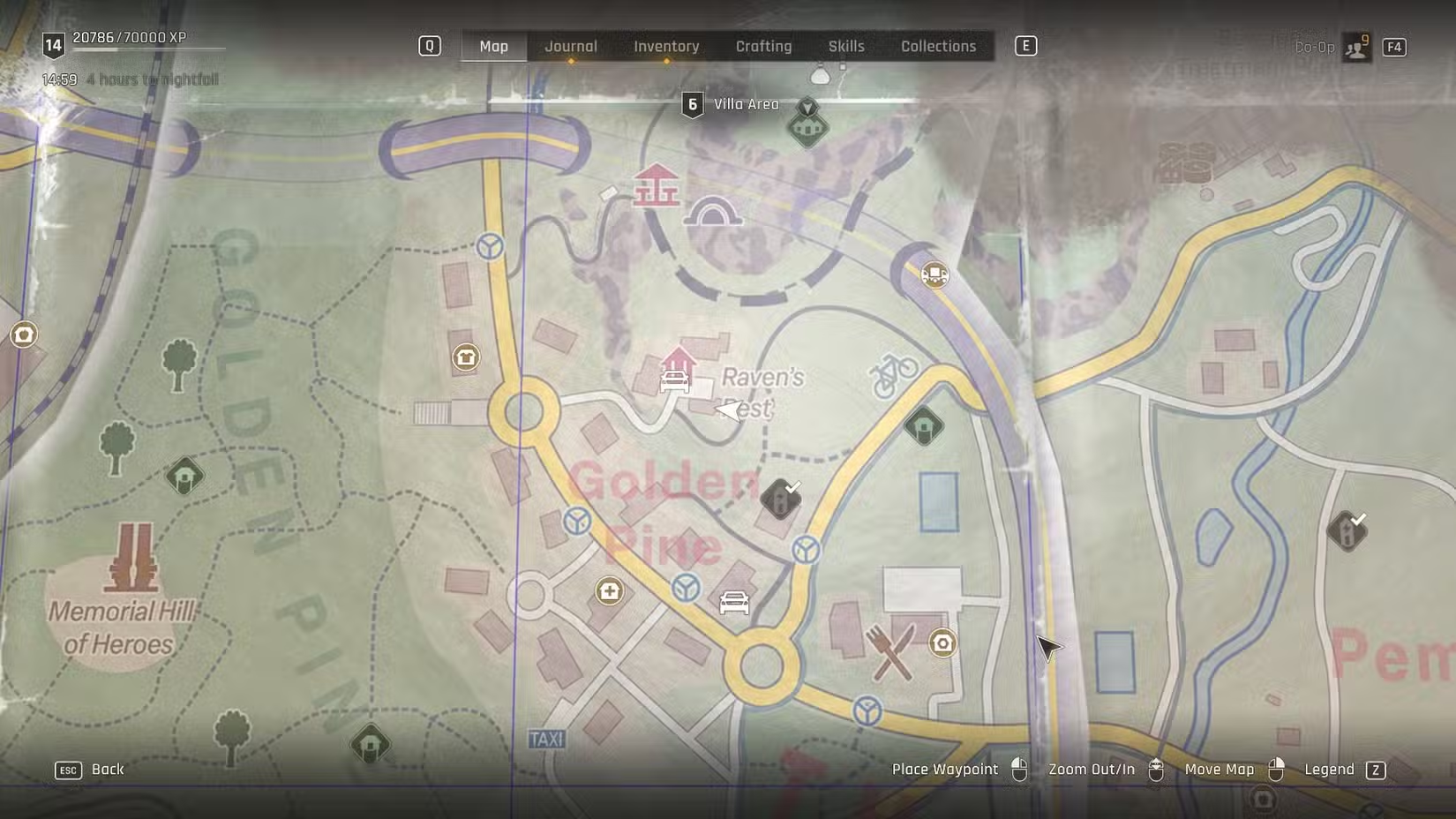1456x819 pixels.
Task: Select the Map tab
Action: pyautogui.click(x=493, y=47)
